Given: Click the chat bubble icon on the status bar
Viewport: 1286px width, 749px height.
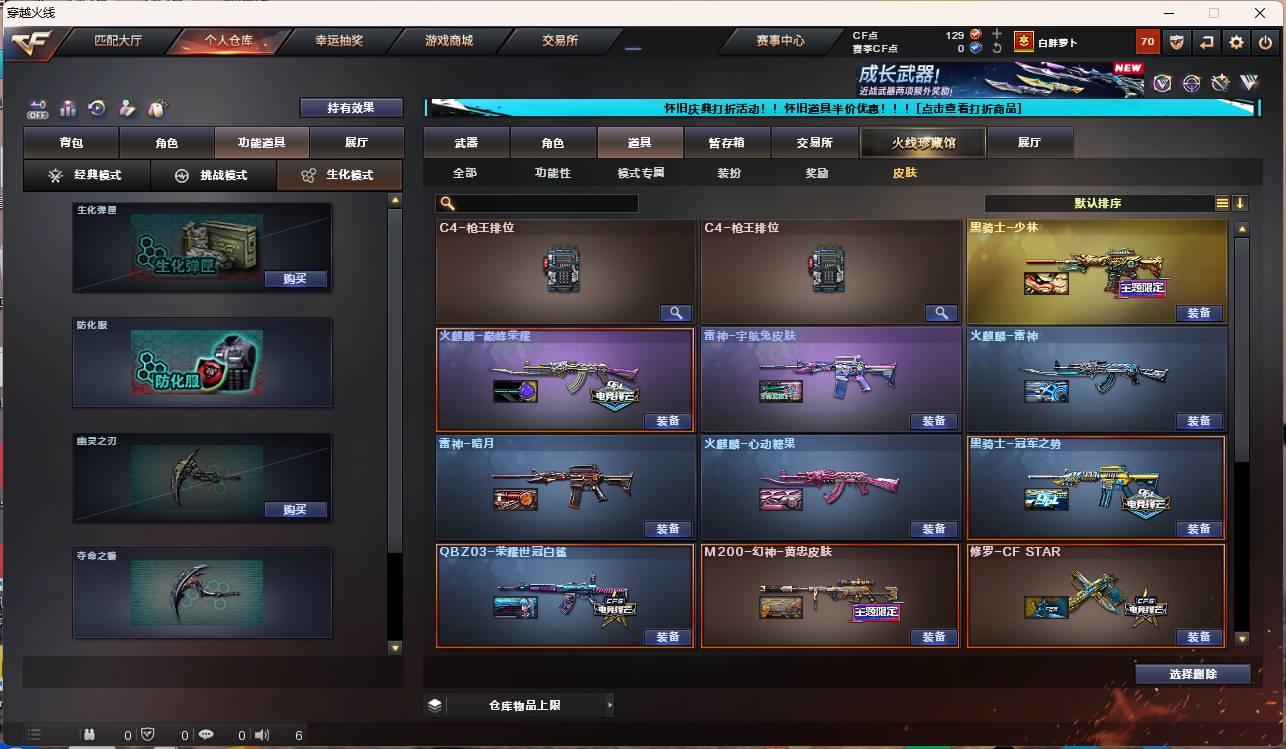Looking at the screenshot, I should tap(206, 735).
